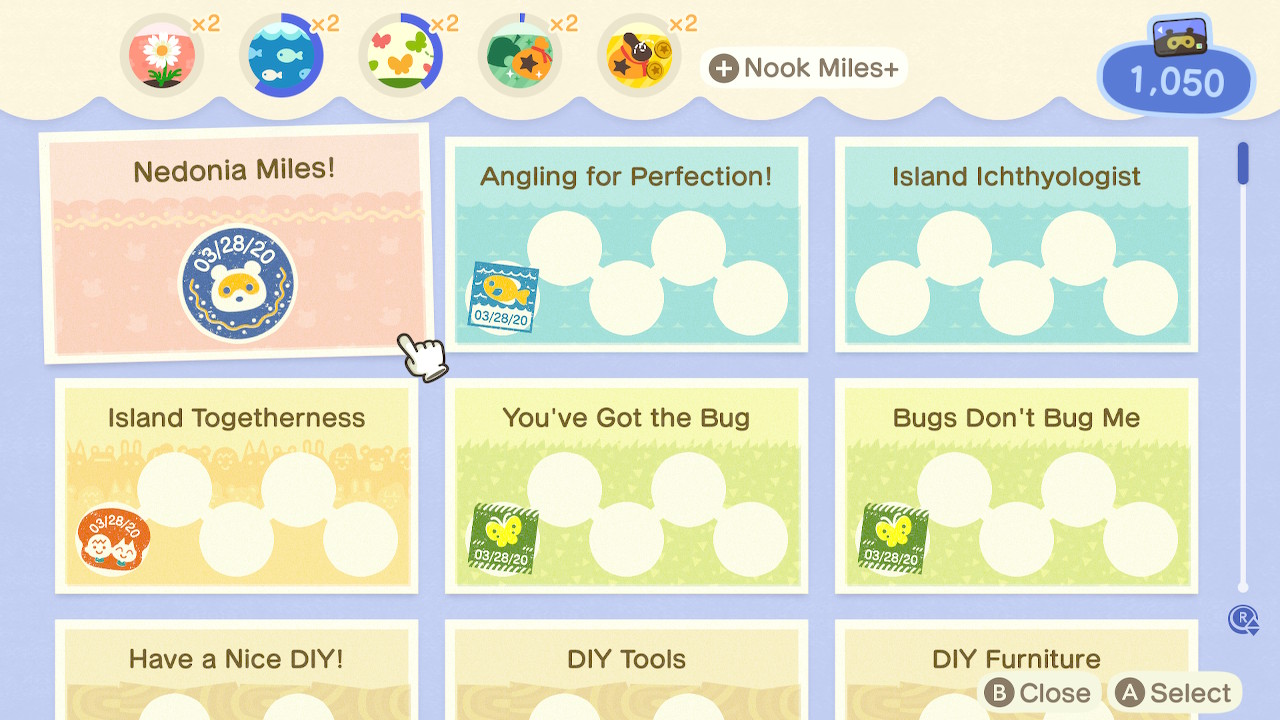The height and width of the screenshot is (720, 1280).
Task: Select the green stamp on Bugs Don't Bug Me
Action: point(893,538)
